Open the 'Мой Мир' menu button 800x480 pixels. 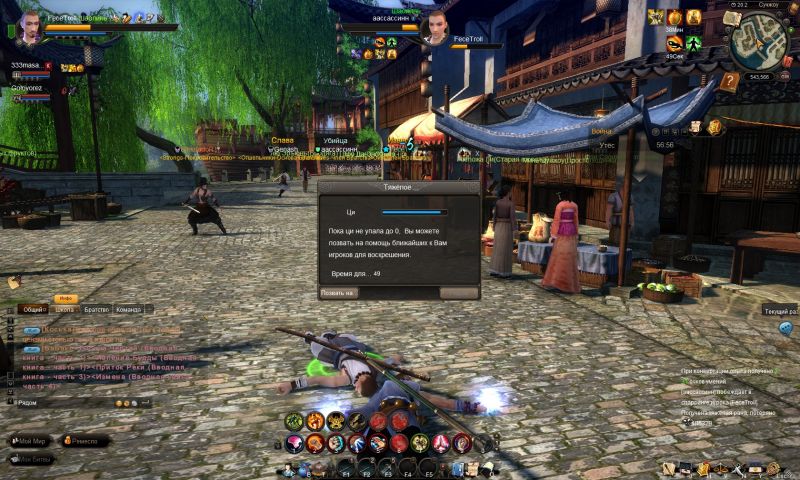[31, 440]
